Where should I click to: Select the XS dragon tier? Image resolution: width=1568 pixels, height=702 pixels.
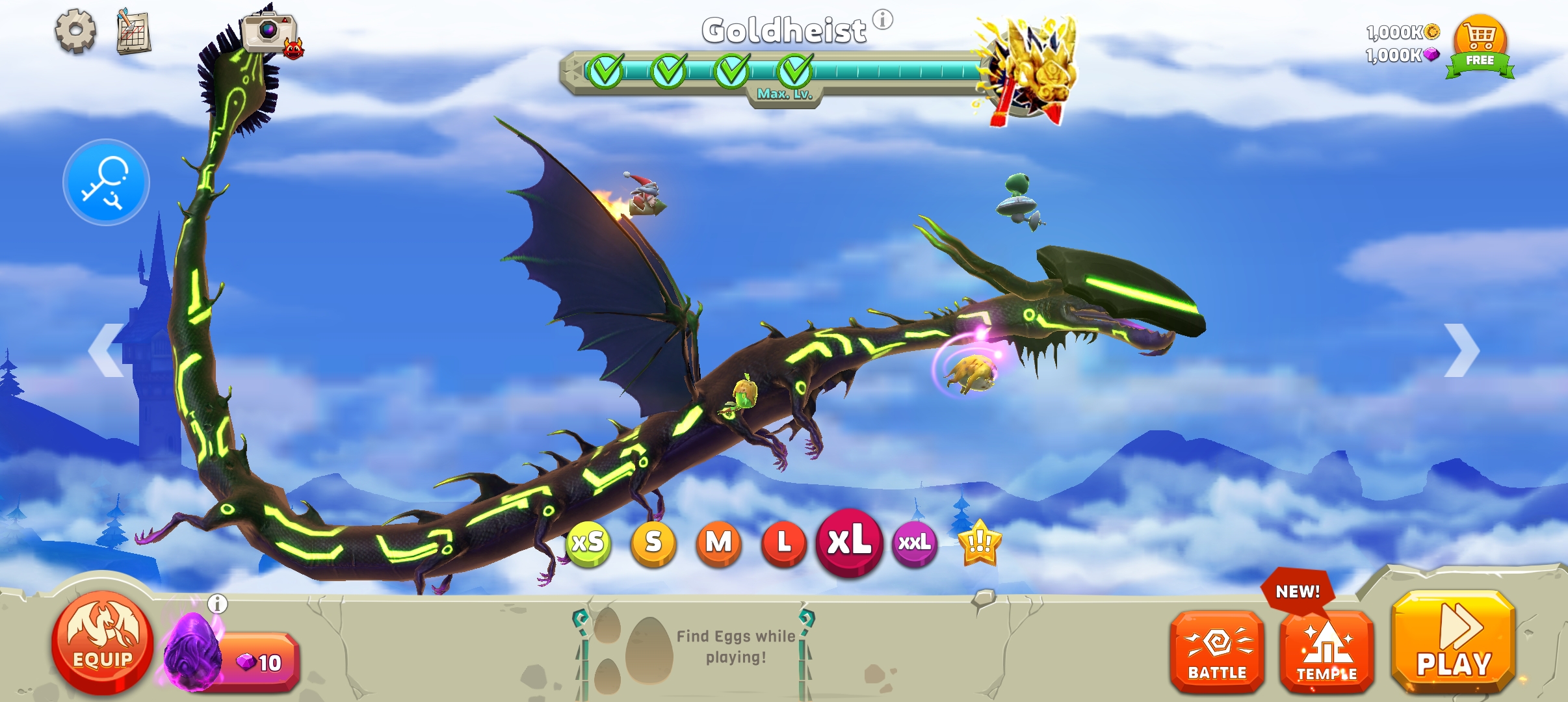pyautogui.click(x=588, y=543)
